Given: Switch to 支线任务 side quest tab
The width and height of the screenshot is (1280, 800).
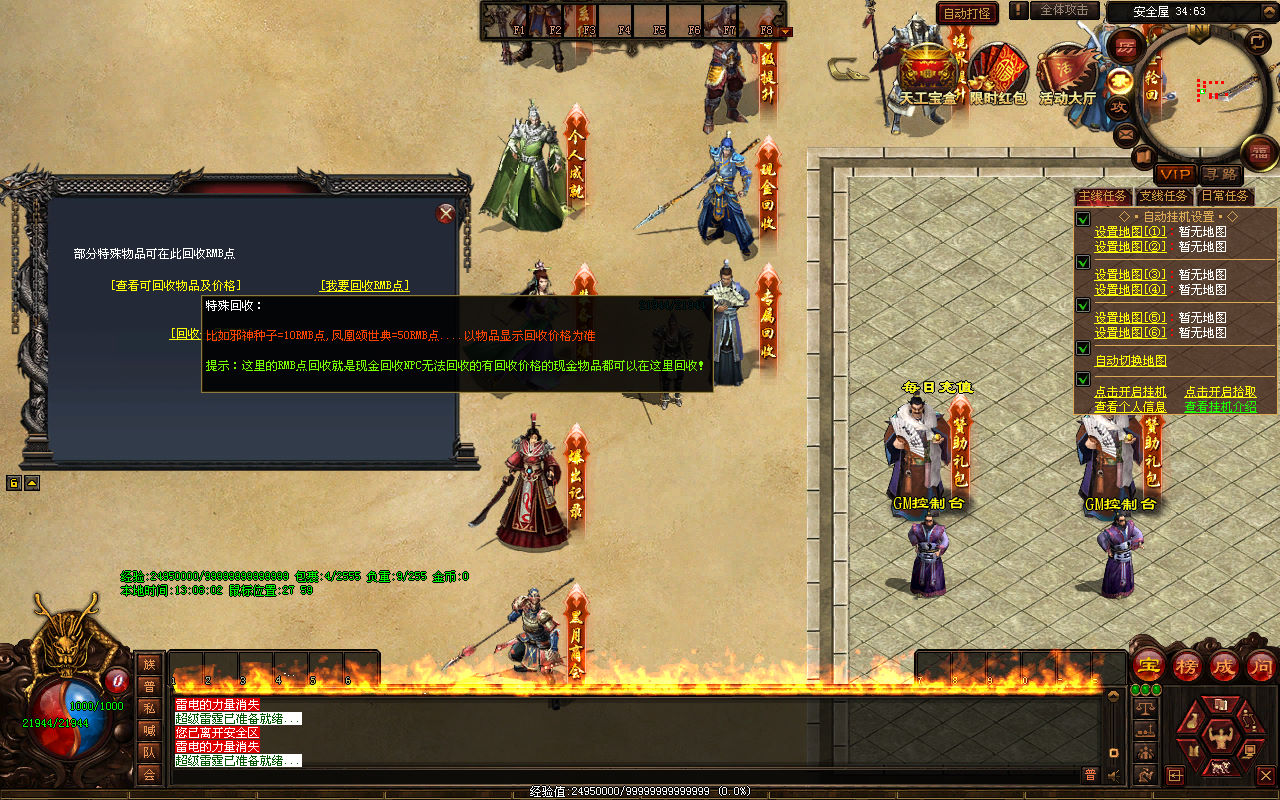Looking at the screenshot, I should click(x=1164, y=196).
